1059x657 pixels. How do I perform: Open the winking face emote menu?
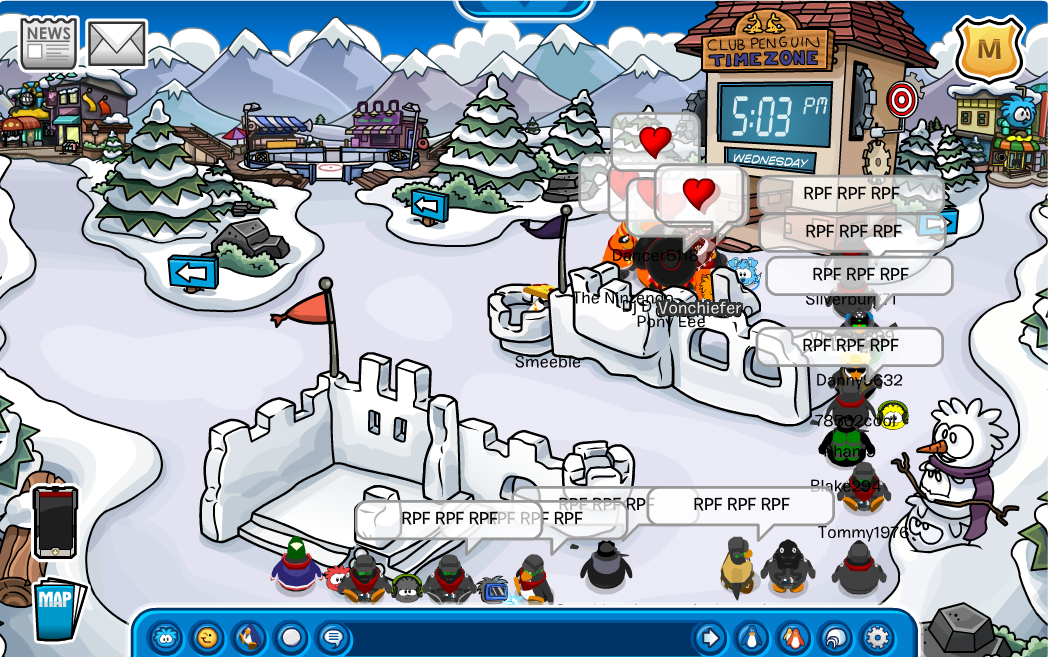coord(207,637)
